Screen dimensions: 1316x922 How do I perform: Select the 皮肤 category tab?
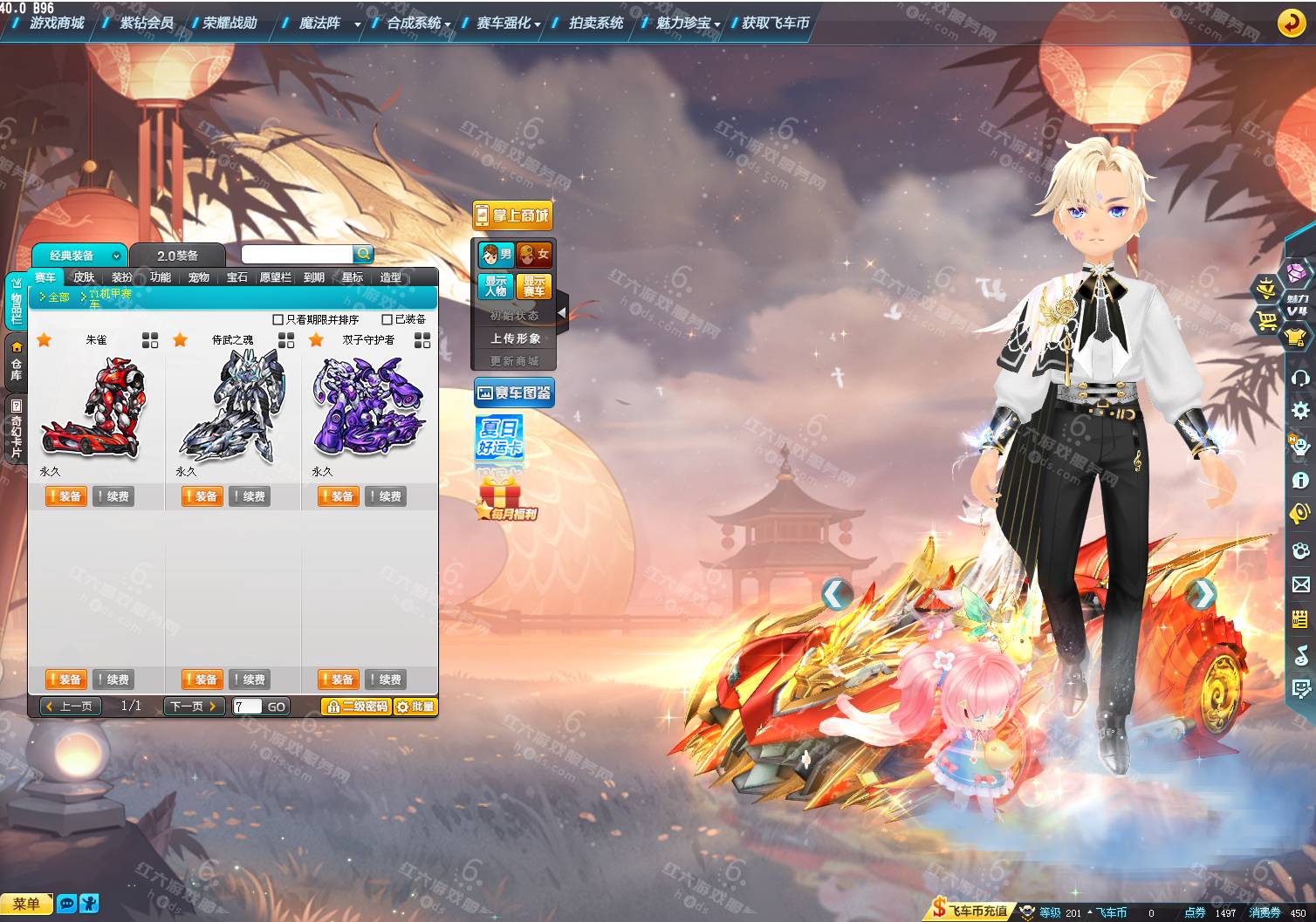click(84, 277)
